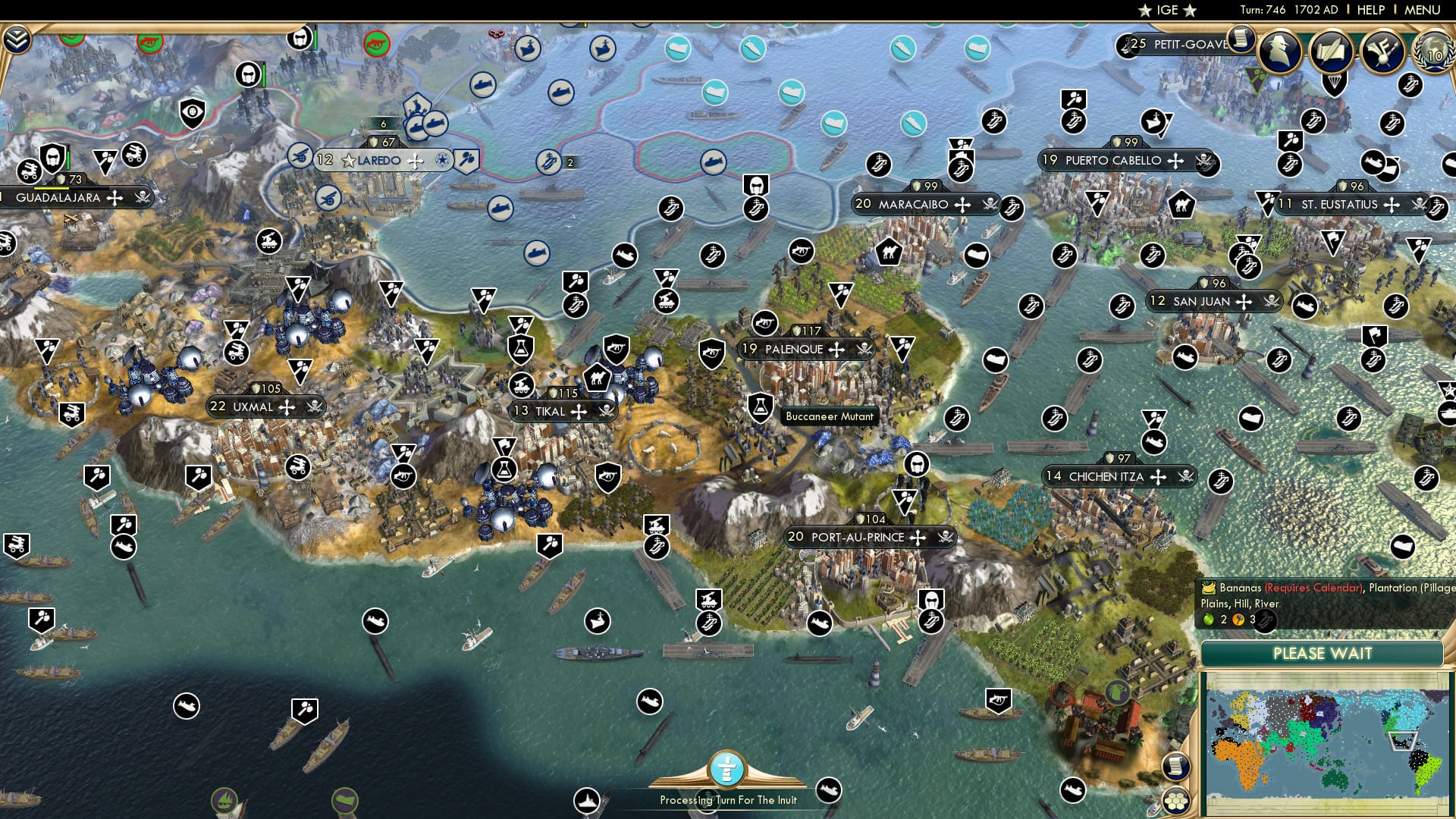Image resolution: width=1456 pixels, height=819 pixels.
Task: Click the IGE star label in the top bar
Action: coord(1166,11)
